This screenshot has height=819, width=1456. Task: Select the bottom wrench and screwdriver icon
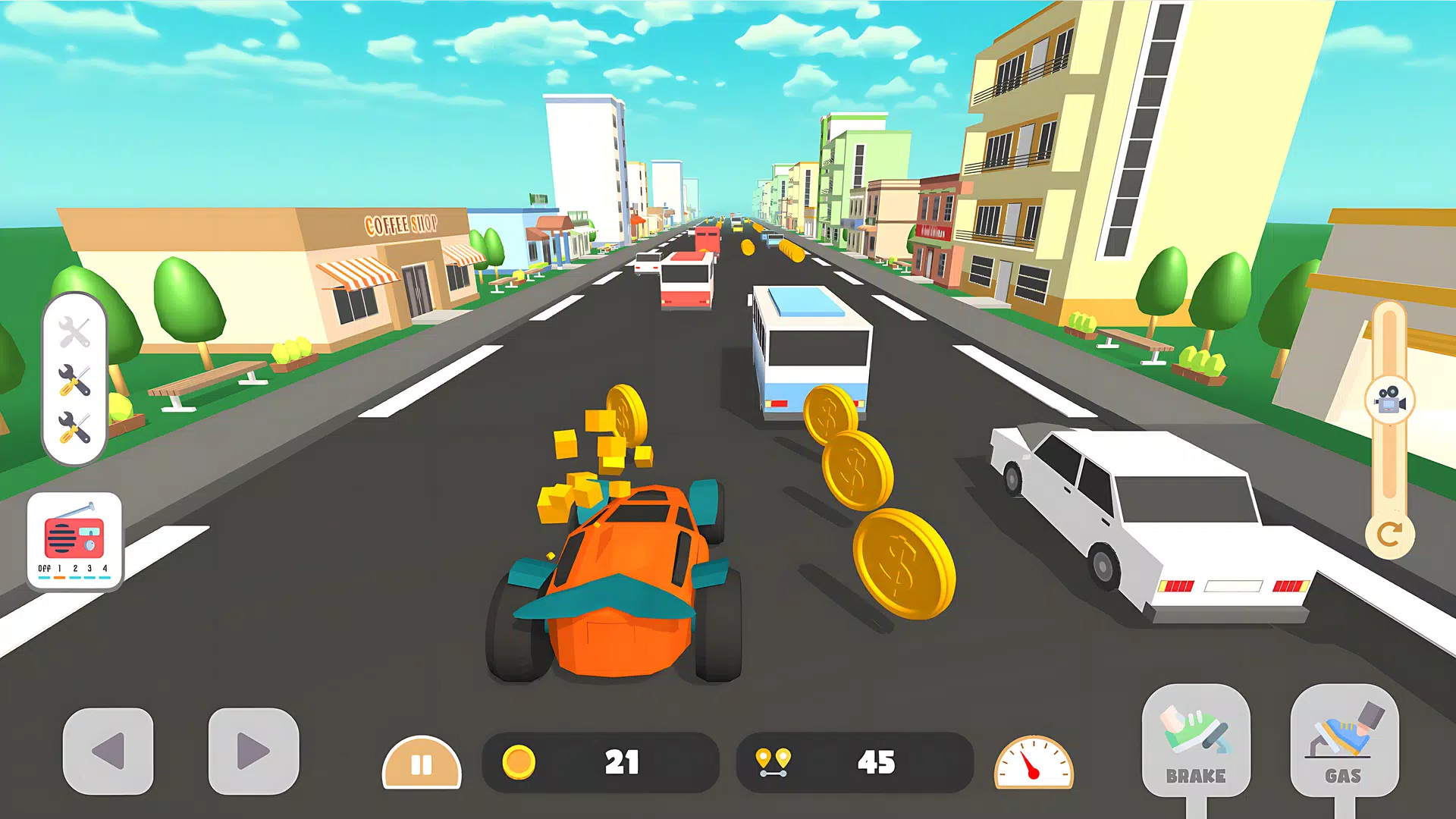74,428
